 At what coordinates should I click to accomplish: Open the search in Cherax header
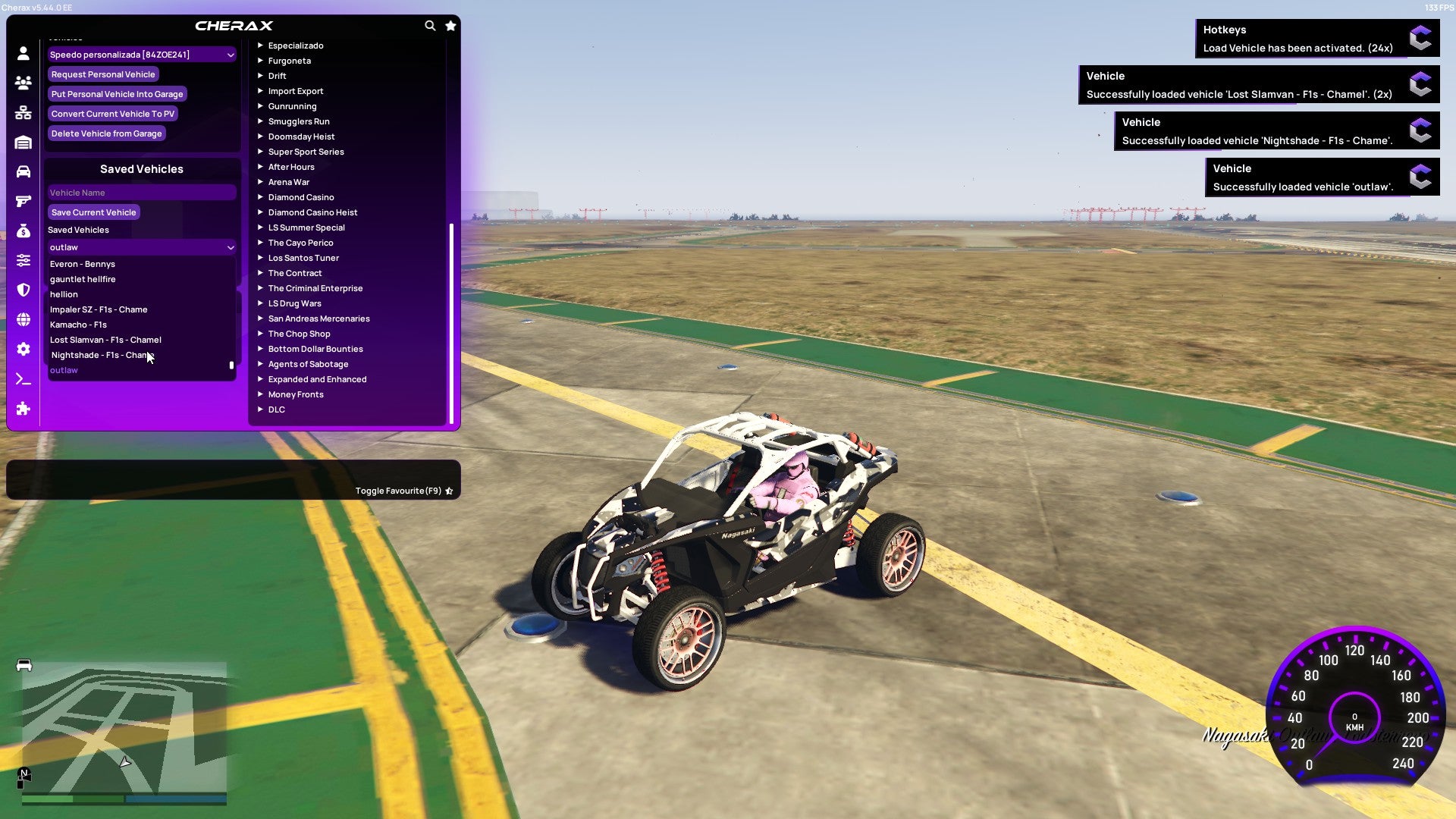click(430, 25)
